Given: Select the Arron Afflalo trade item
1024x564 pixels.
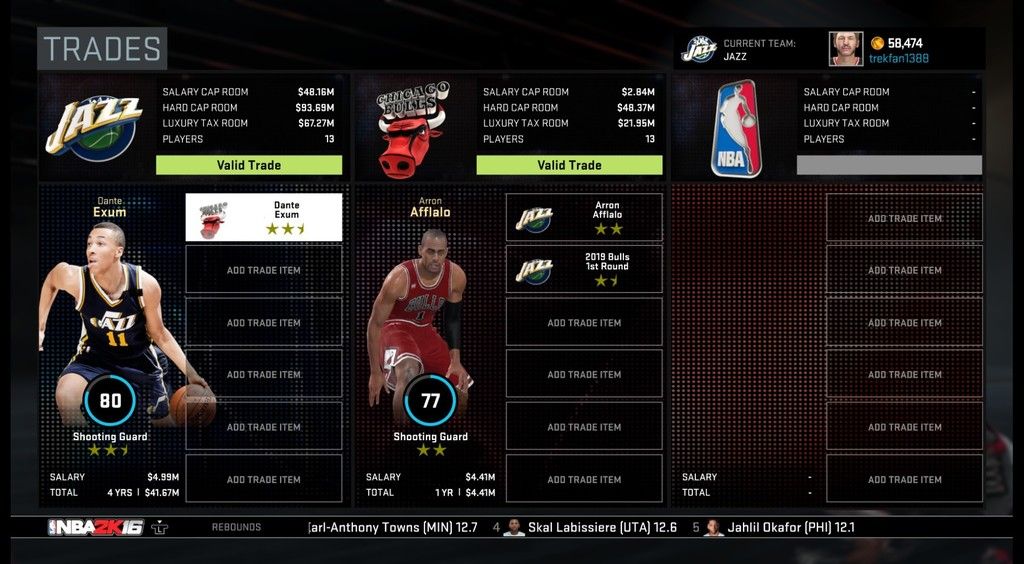Looking at the screenshot, I should point(584,217).
